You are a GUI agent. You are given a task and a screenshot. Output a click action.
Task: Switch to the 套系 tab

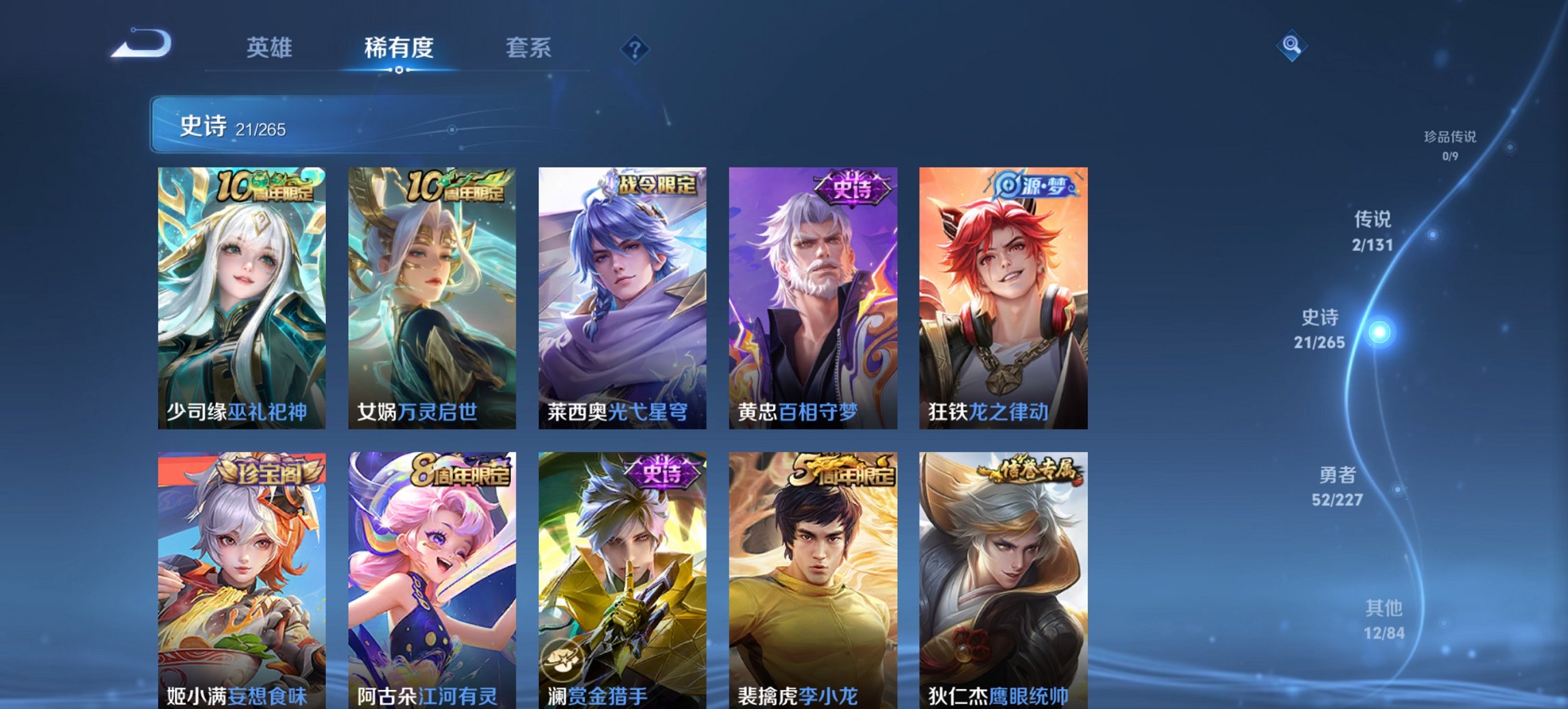[x=527, y=48]
